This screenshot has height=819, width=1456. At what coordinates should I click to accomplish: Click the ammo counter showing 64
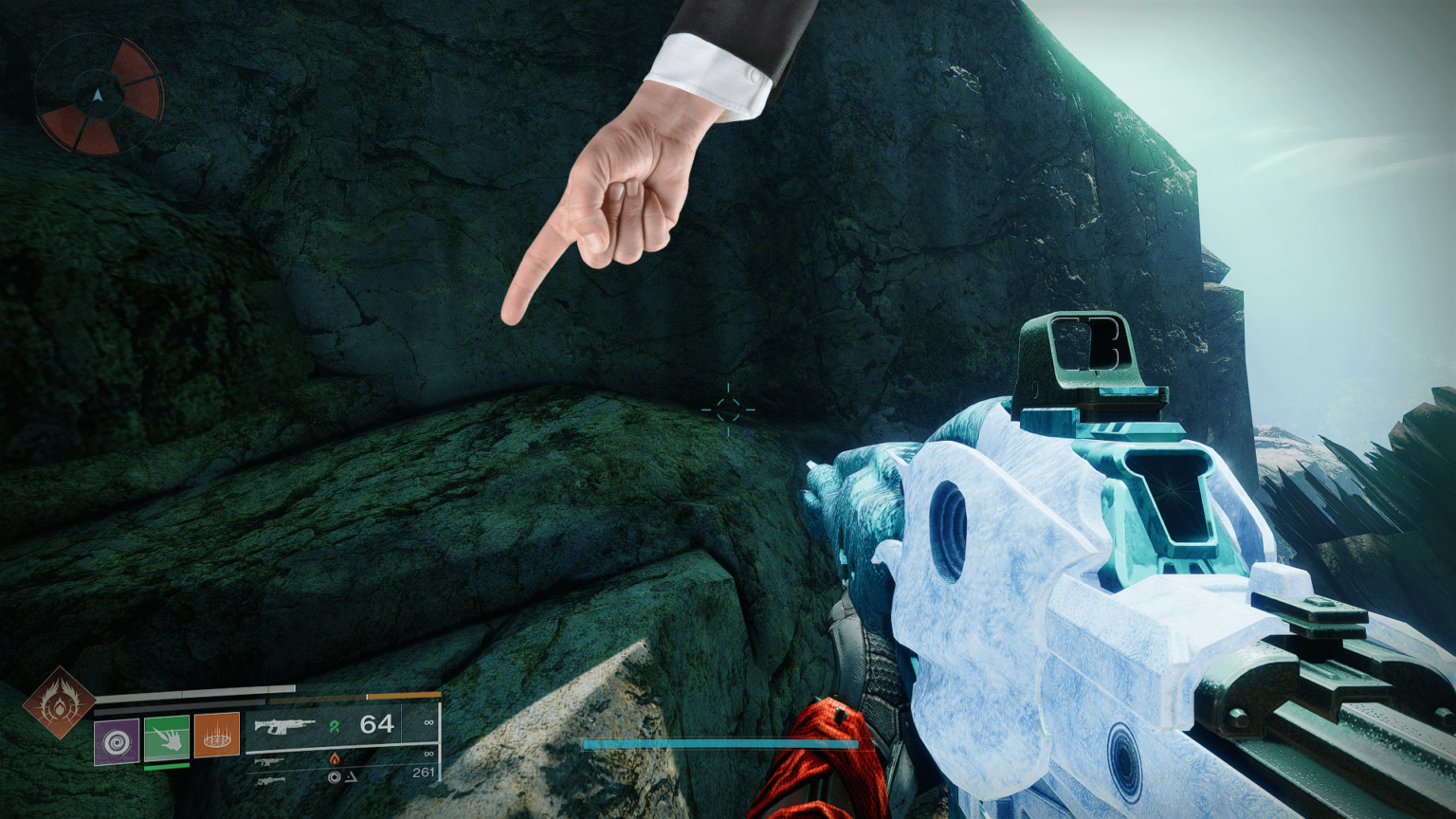pyautogui.click(x=376, y=723)
